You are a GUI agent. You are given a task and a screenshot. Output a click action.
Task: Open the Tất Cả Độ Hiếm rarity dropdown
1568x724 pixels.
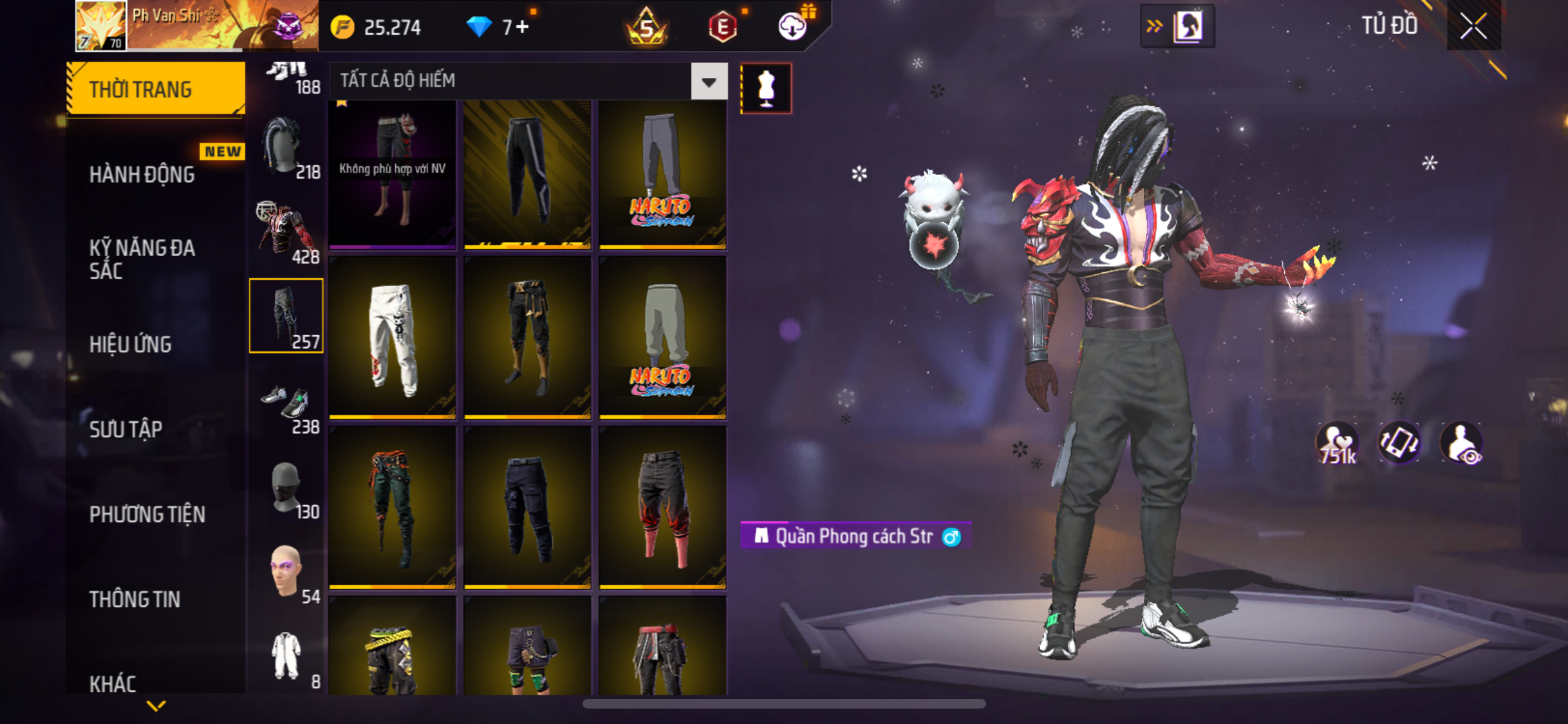709,81
